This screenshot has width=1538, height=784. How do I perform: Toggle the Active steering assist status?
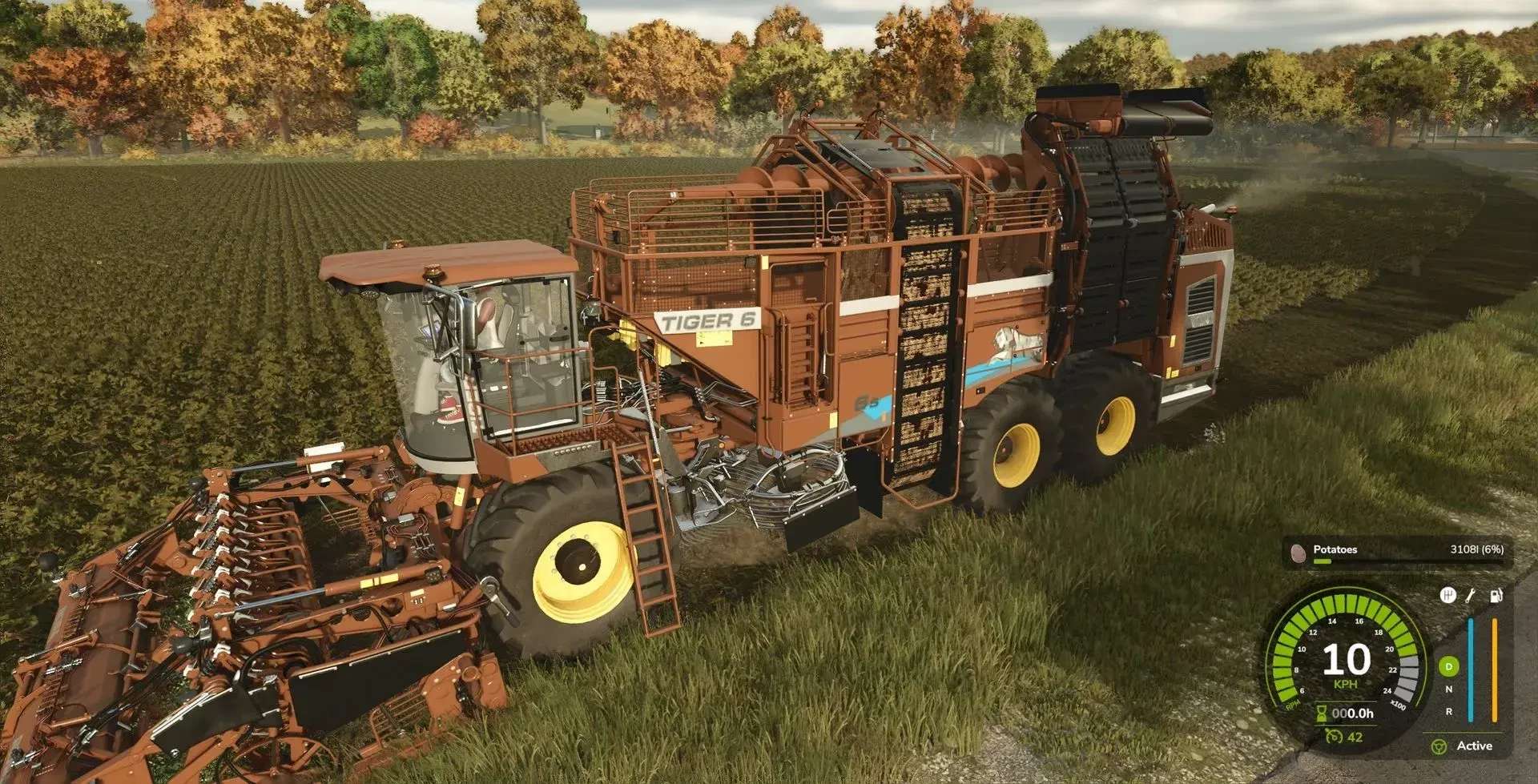(x=1476, y=746)
